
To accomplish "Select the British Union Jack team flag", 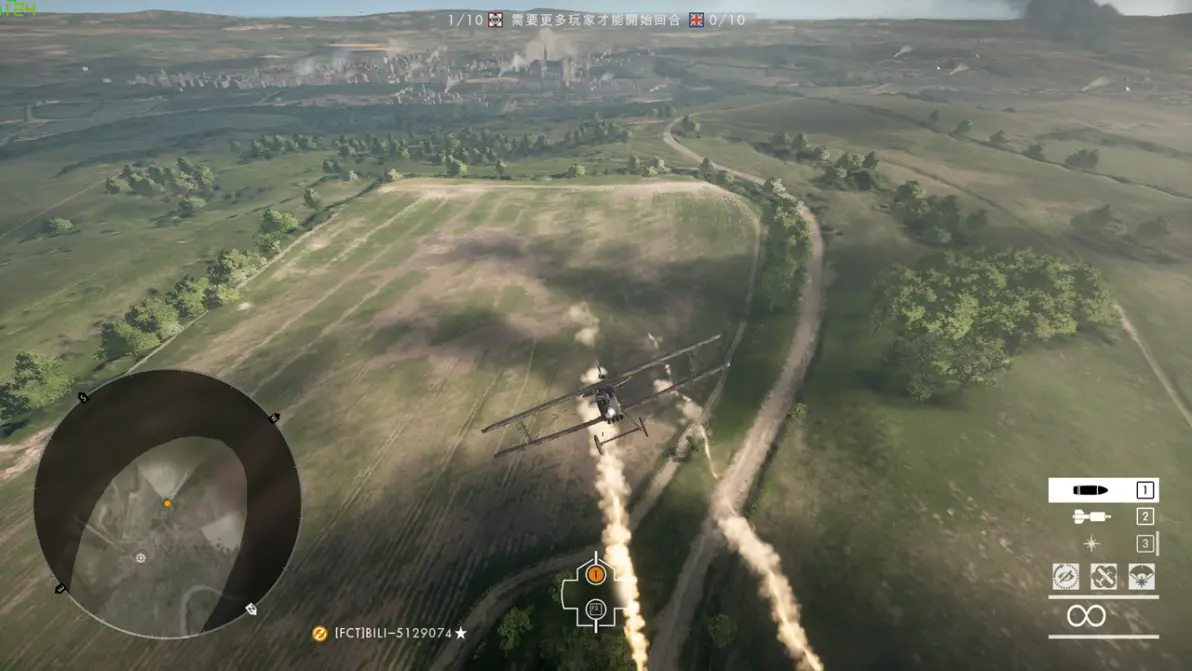I will pos(696,20).
